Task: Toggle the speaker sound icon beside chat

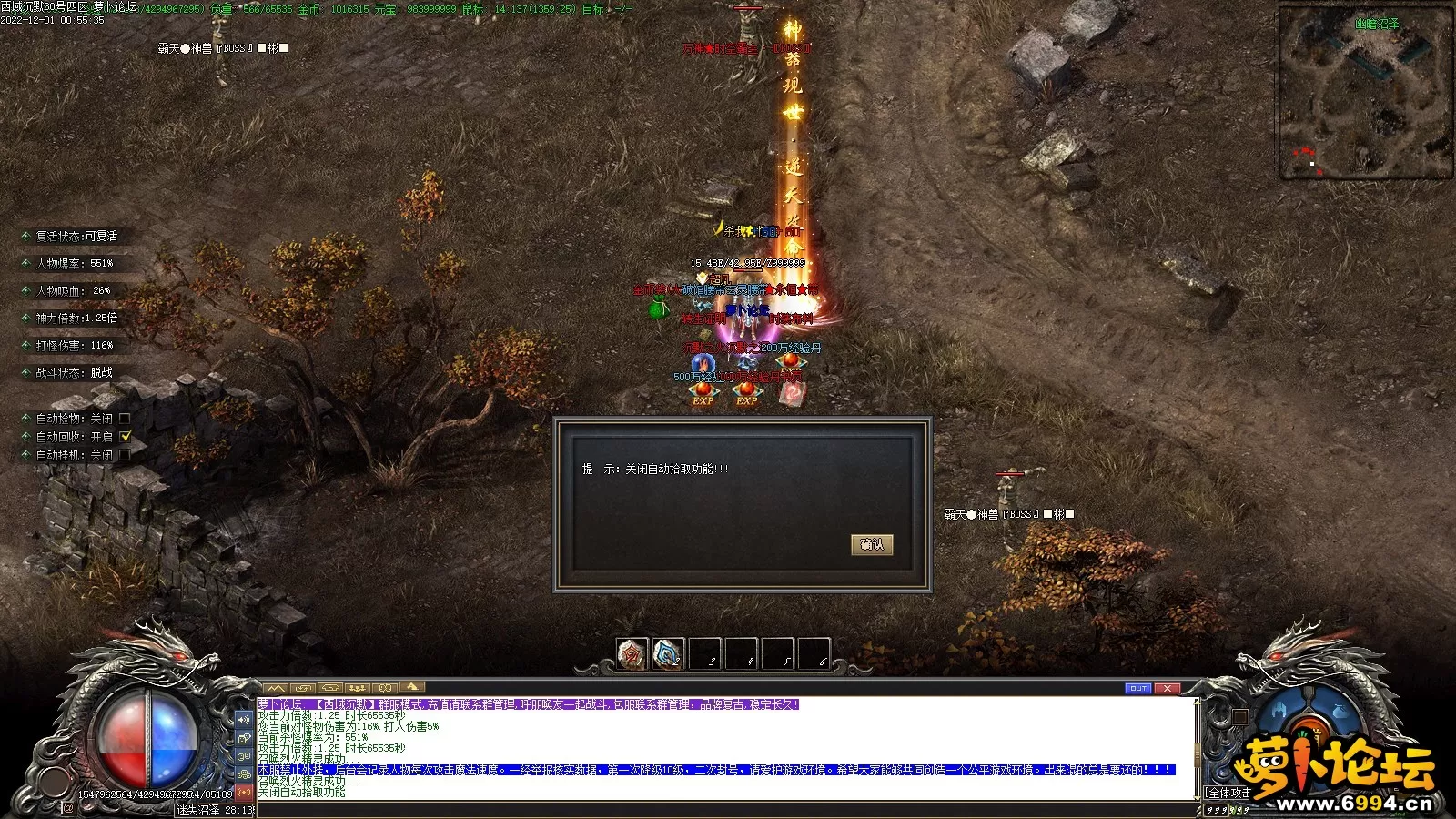Action: [244, 720]
